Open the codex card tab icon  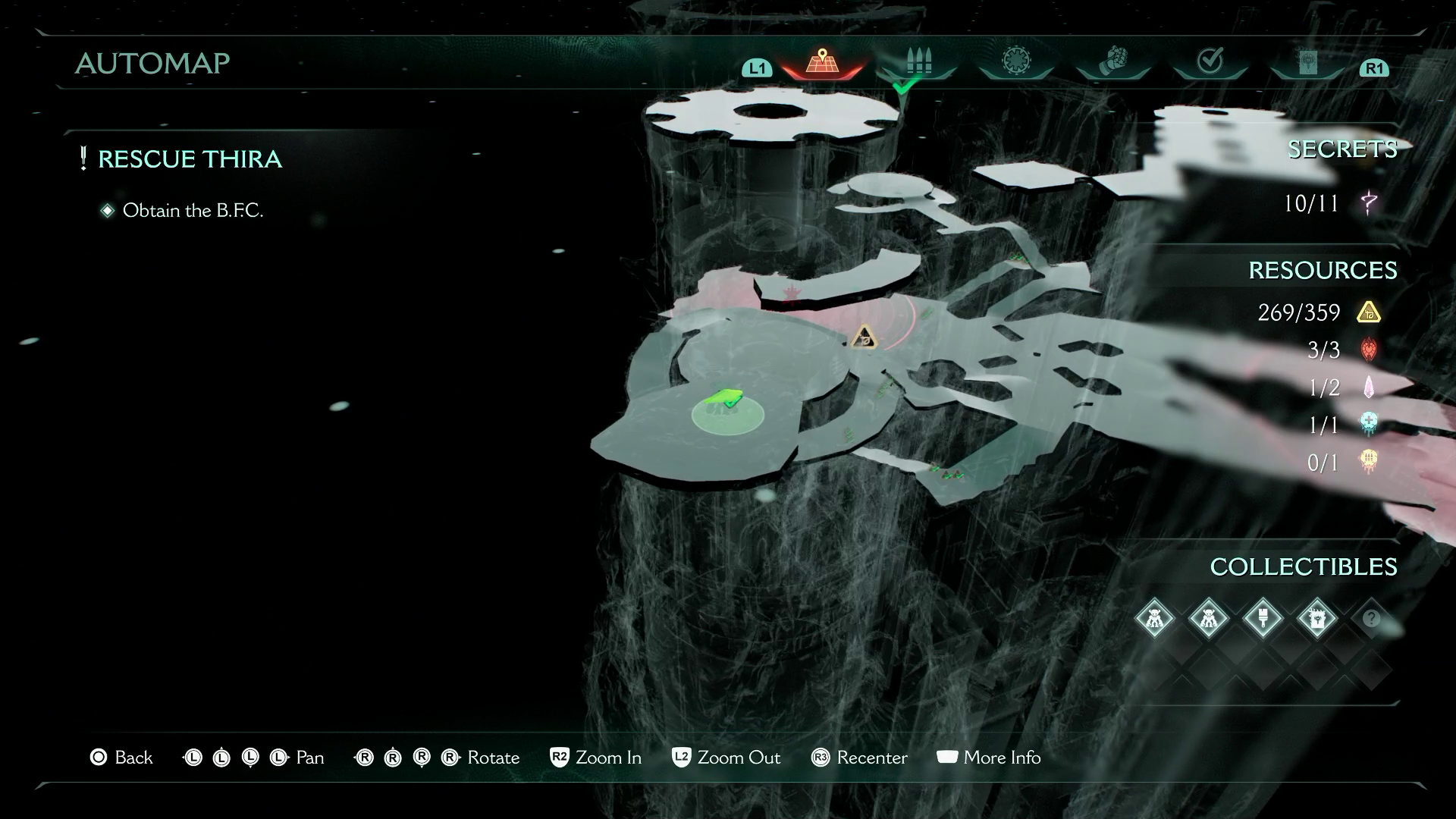click(1307, 62)
